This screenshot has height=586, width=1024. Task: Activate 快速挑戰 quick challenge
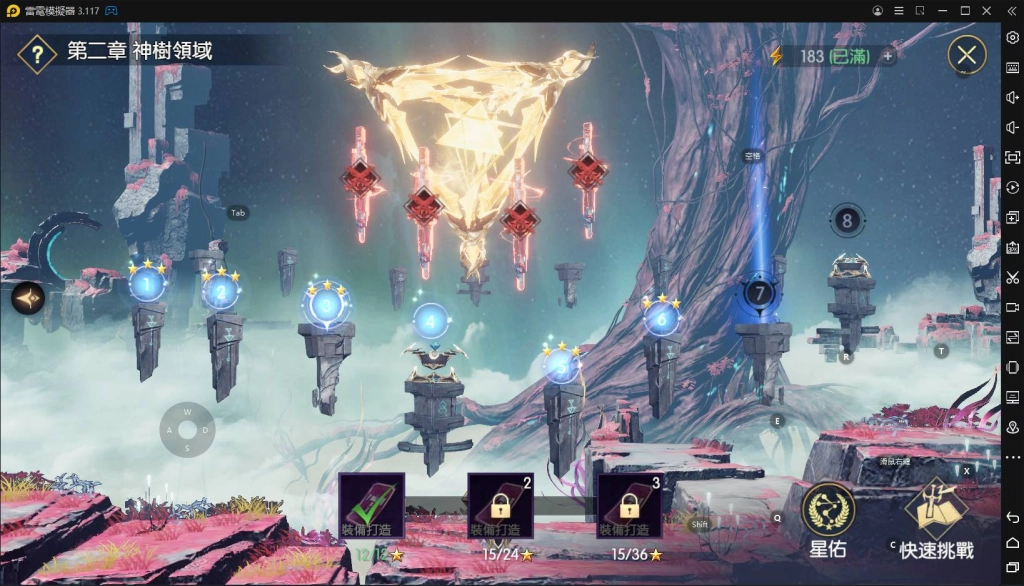pyautogui.click(x=936, y=520)
